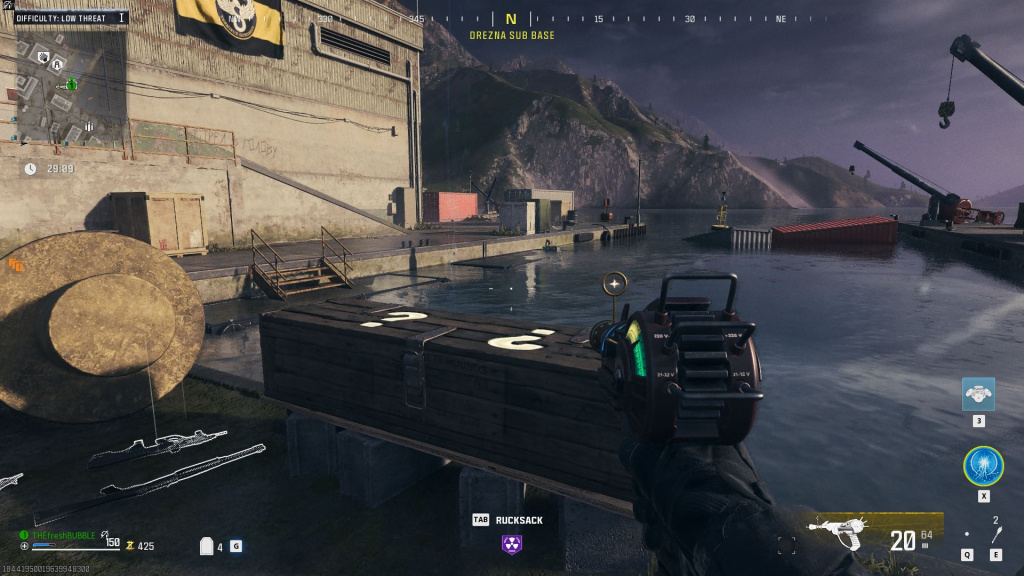
Task: Select the ammo cache marker on minimap
Action: (x=89, y=126)
